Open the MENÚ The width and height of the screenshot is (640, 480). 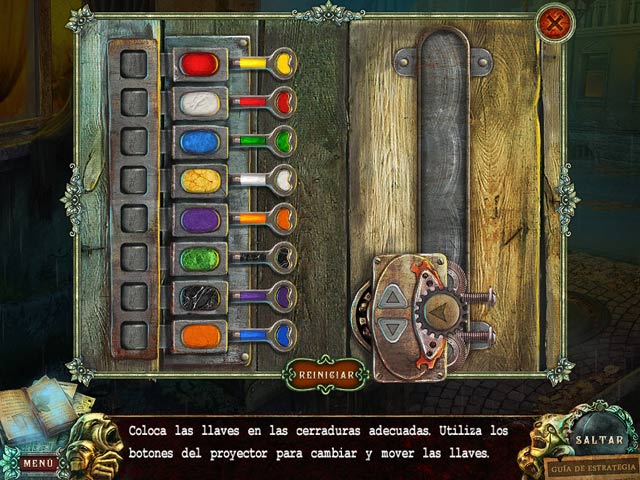point(38,463)
